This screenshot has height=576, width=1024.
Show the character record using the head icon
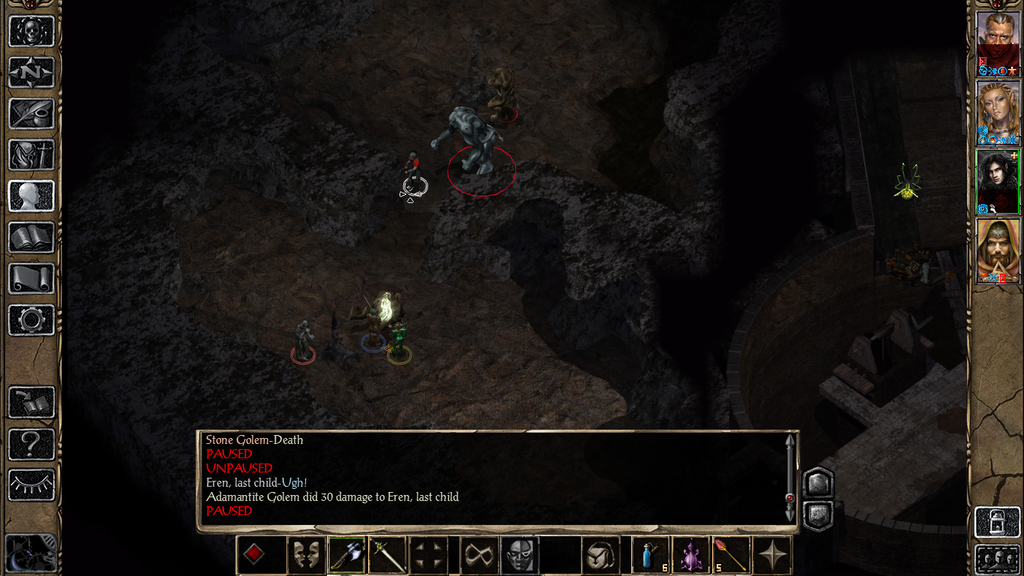(31, 195)
